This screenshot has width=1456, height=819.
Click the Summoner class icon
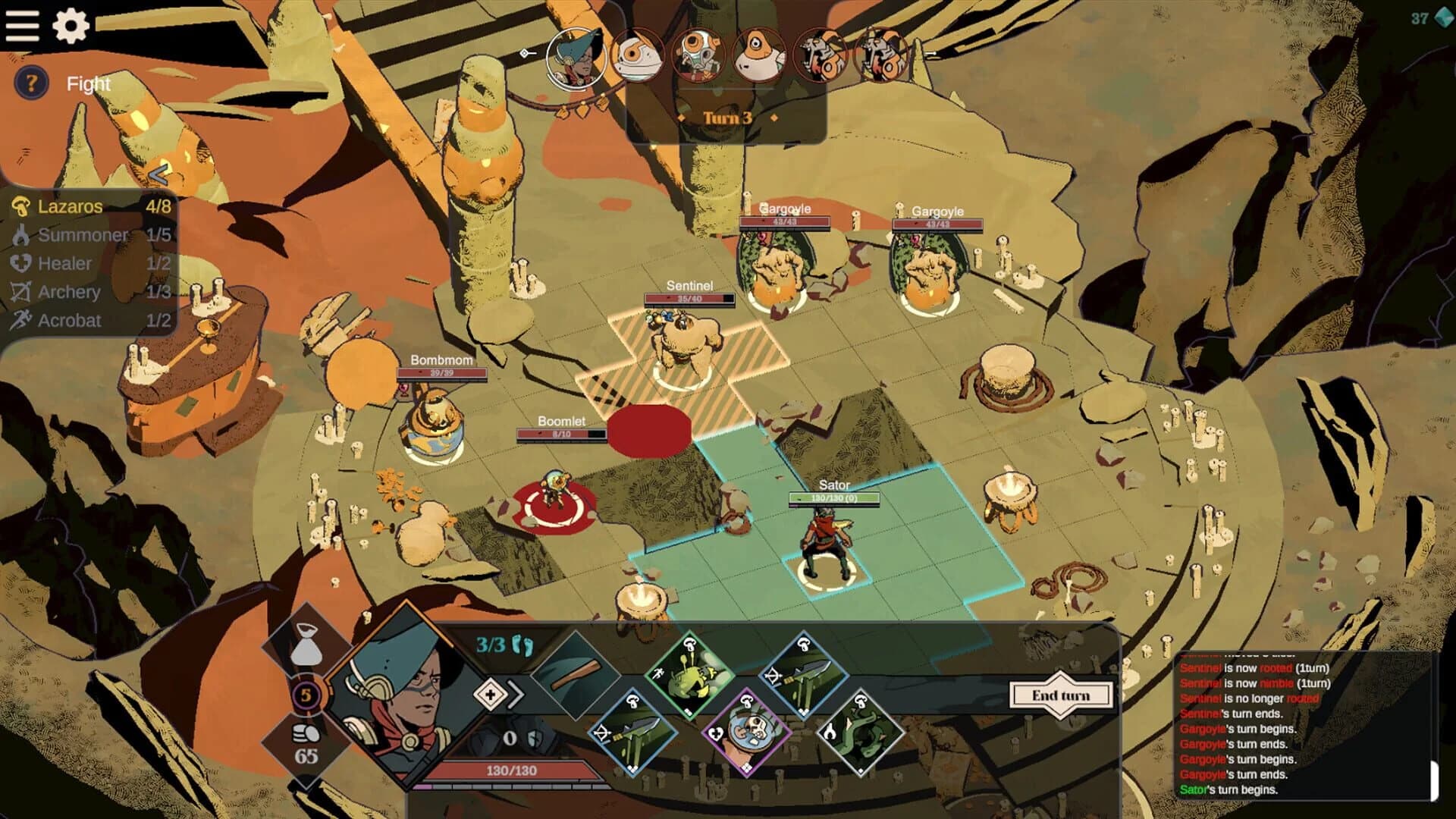(24, 235)
